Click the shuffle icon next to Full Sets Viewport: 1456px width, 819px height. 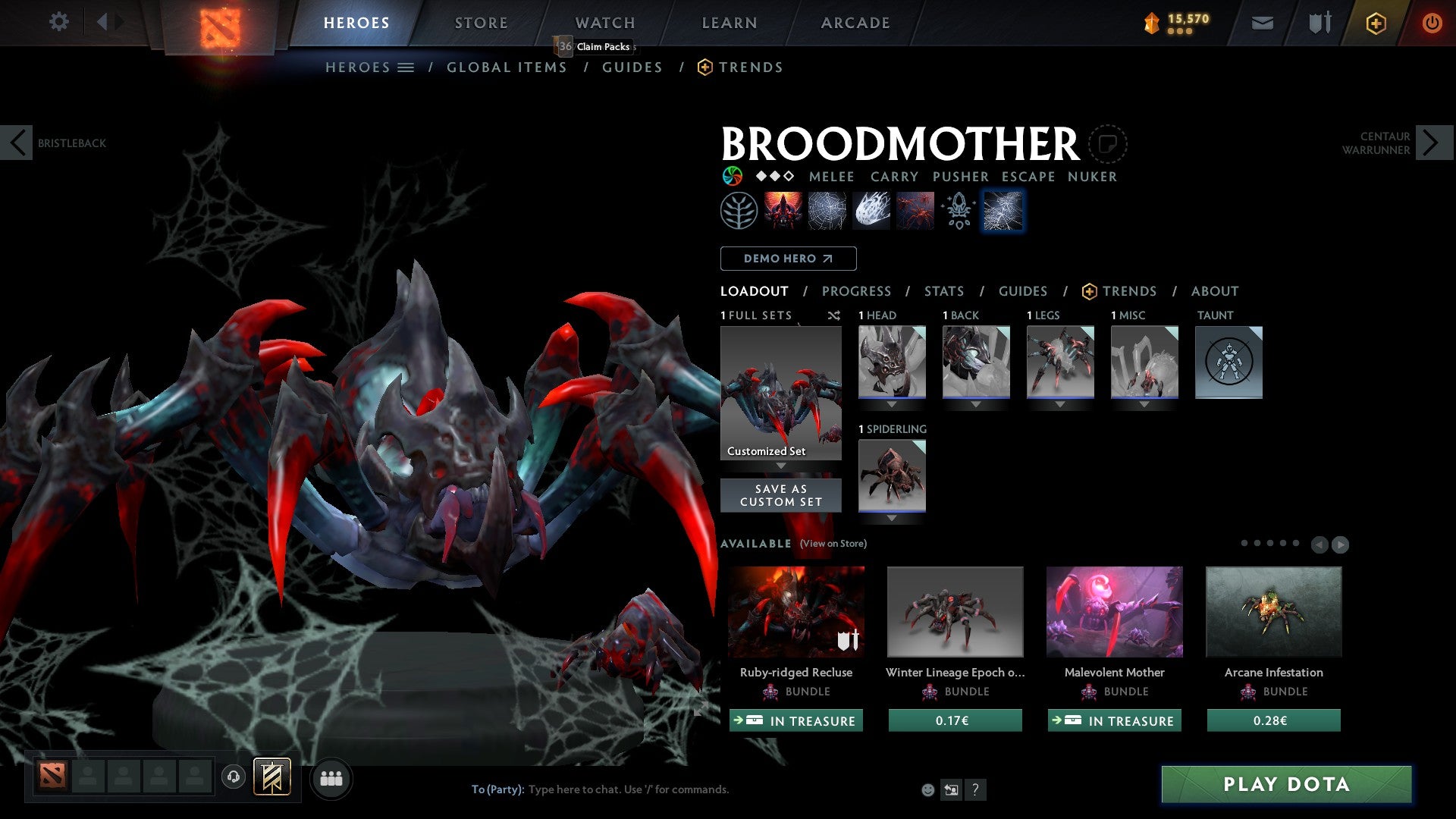[833, 315]
